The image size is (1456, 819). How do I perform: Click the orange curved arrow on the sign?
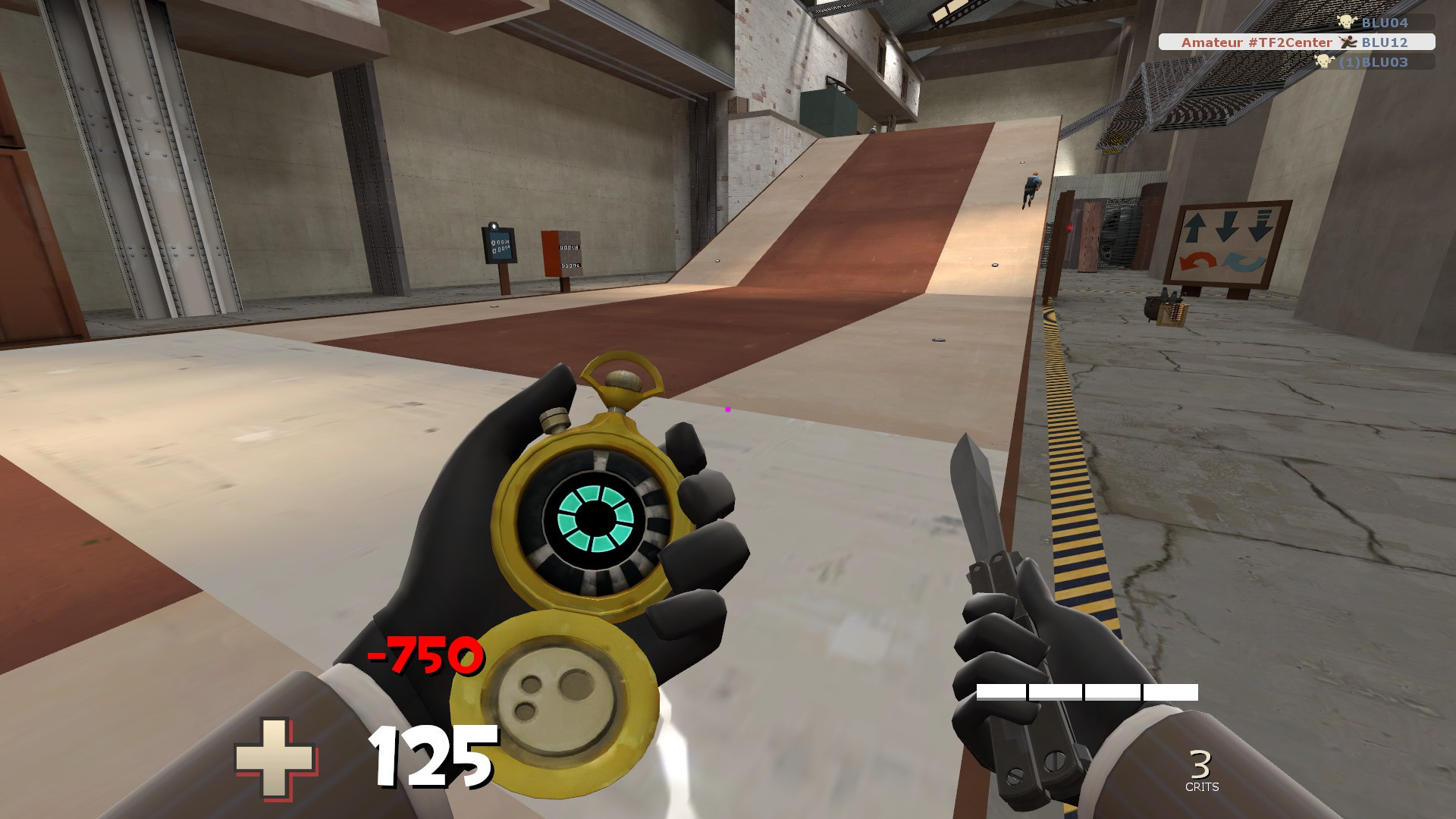pos(1198,261)
